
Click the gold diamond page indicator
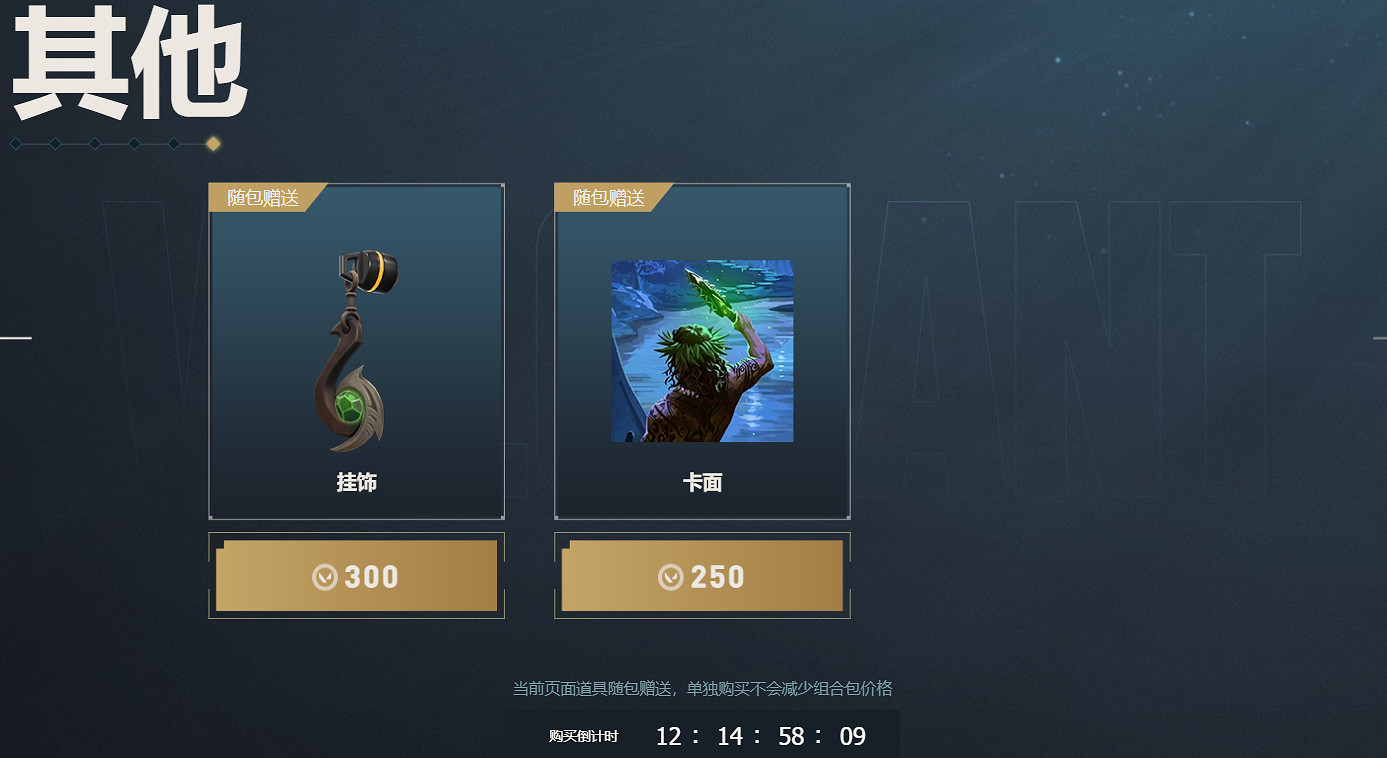(213, 144)
